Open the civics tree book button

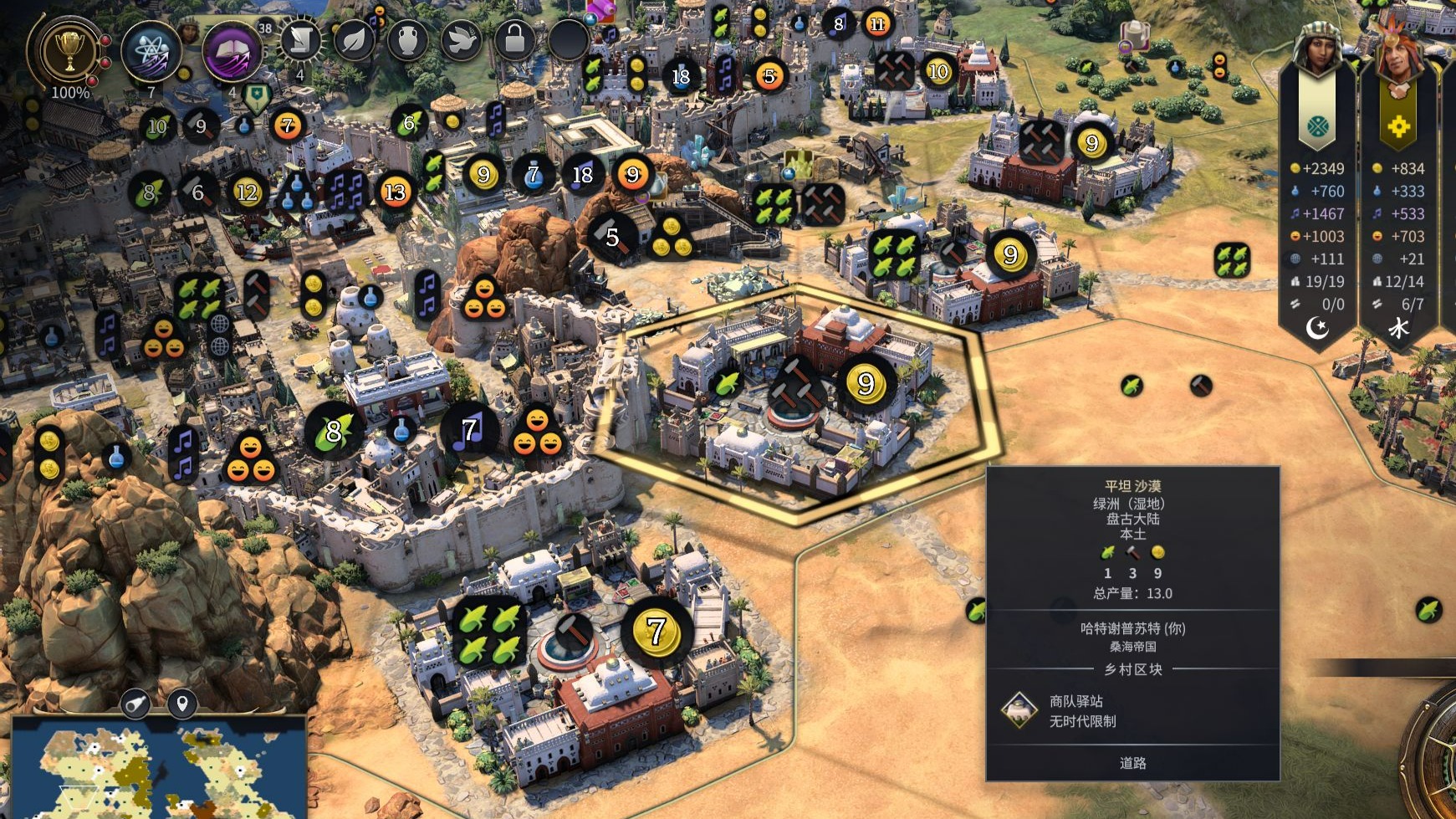232,52
